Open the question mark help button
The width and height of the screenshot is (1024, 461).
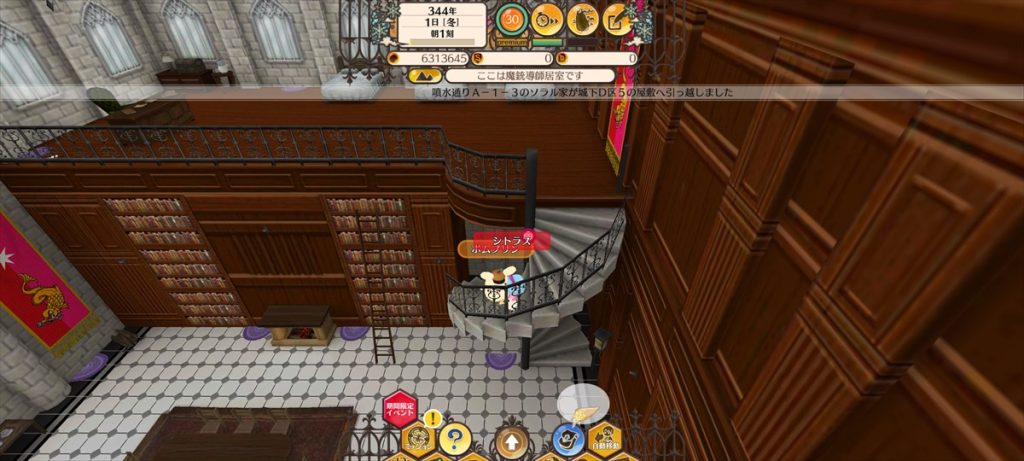[x=454, y=438]
